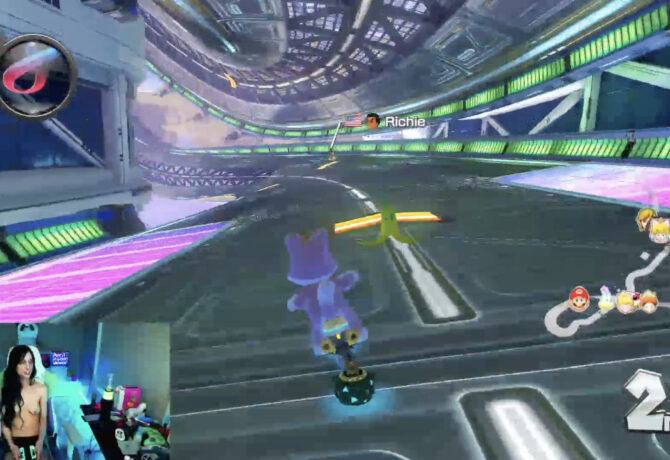Click the held item slot circle

37,75
